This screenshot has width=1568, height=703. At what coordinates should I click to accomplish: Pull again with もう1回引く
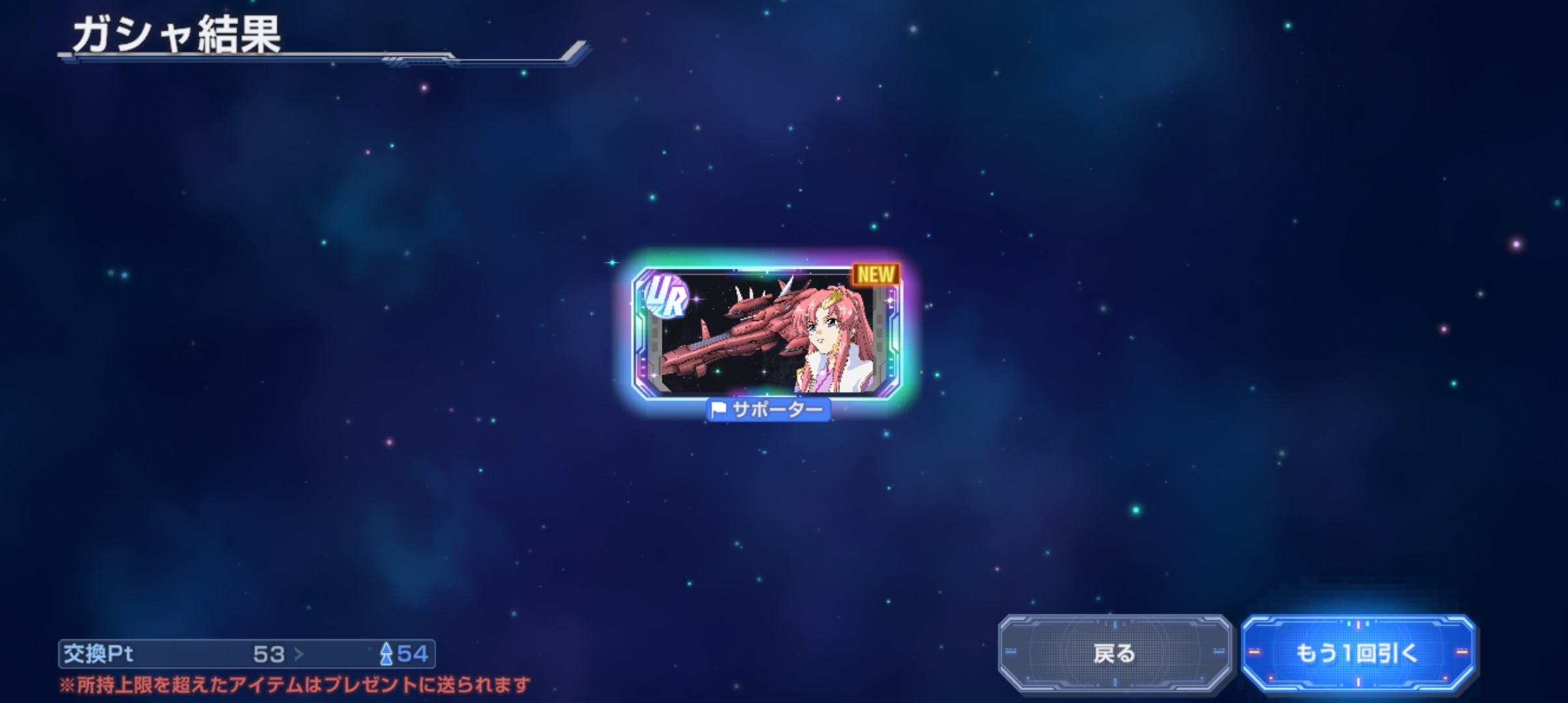coord(1357,653)
